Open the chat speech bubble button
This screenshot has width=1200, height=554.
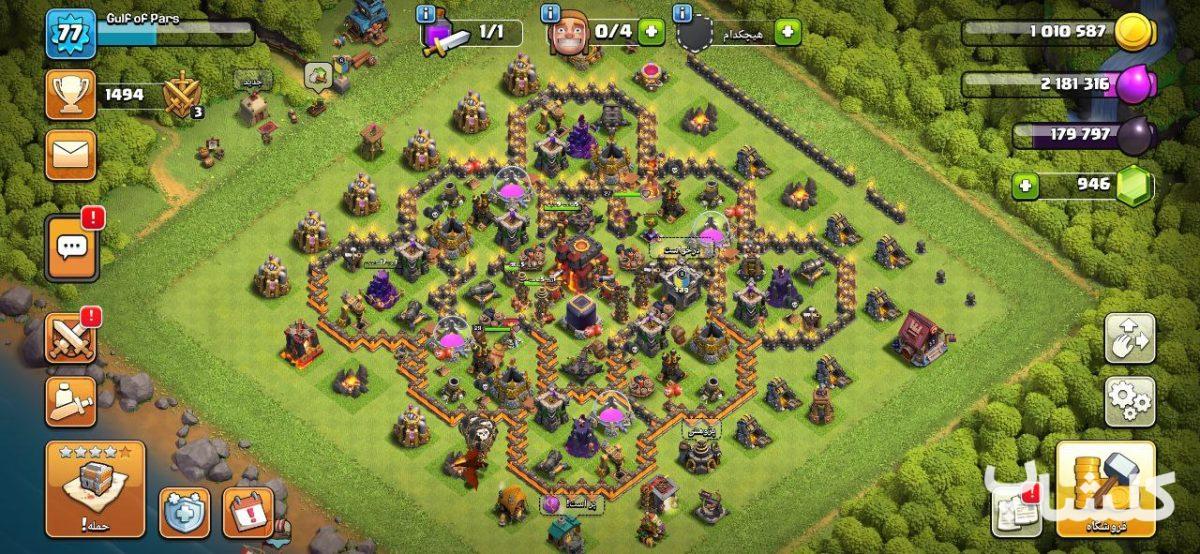(x=71, y=246)
